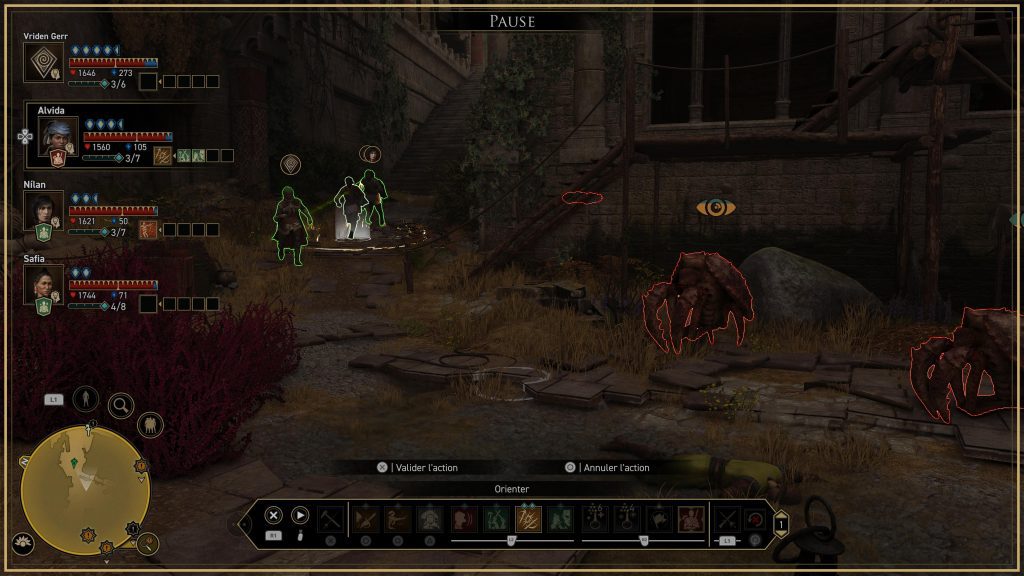1024x576 pixels.
Task: Select Vriden Gerr's spiral portrait
Action: point(43,62)
